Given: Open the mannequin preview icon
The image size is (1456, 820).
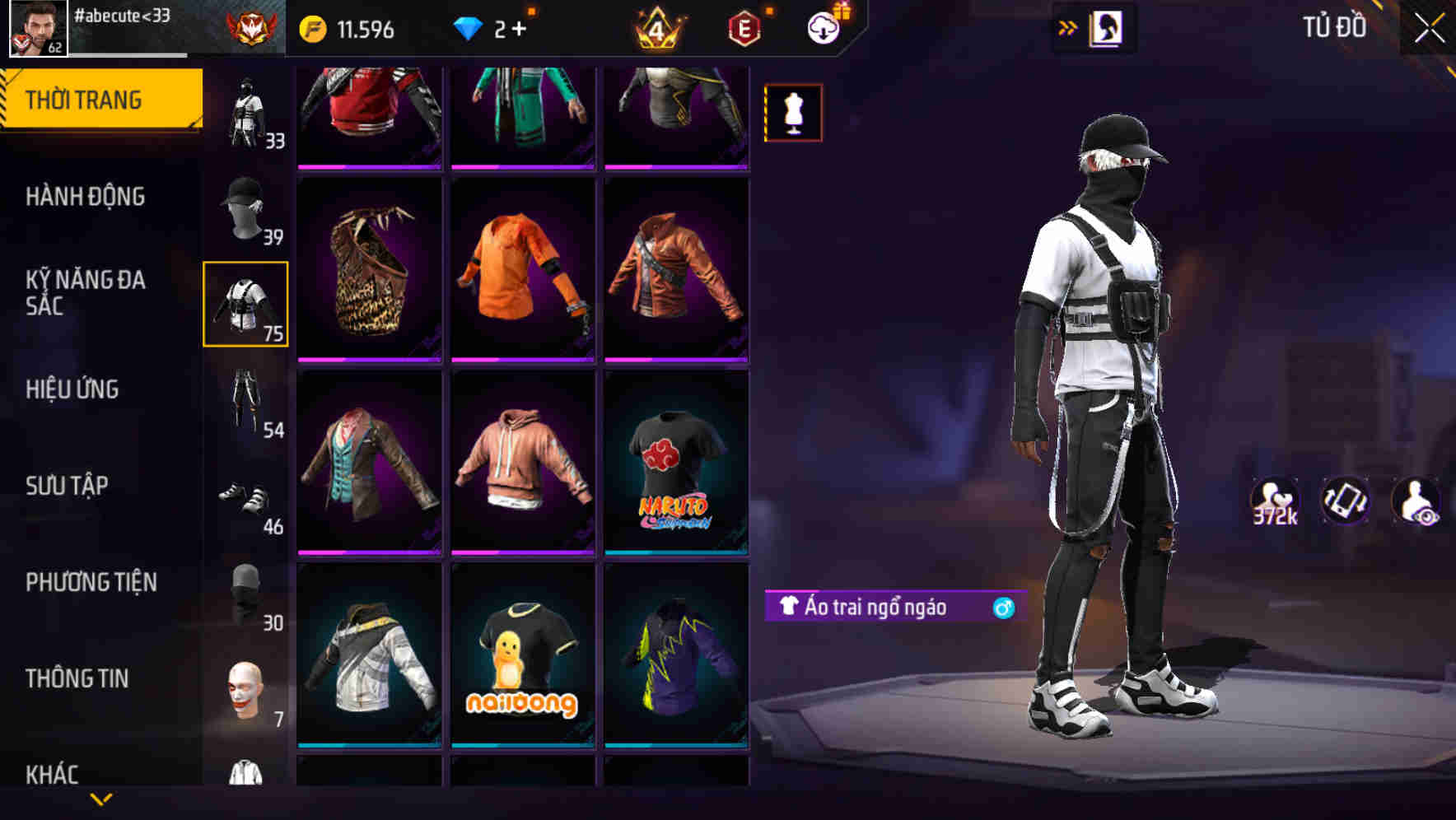Looking at the screenshot, I should (791, 112).
